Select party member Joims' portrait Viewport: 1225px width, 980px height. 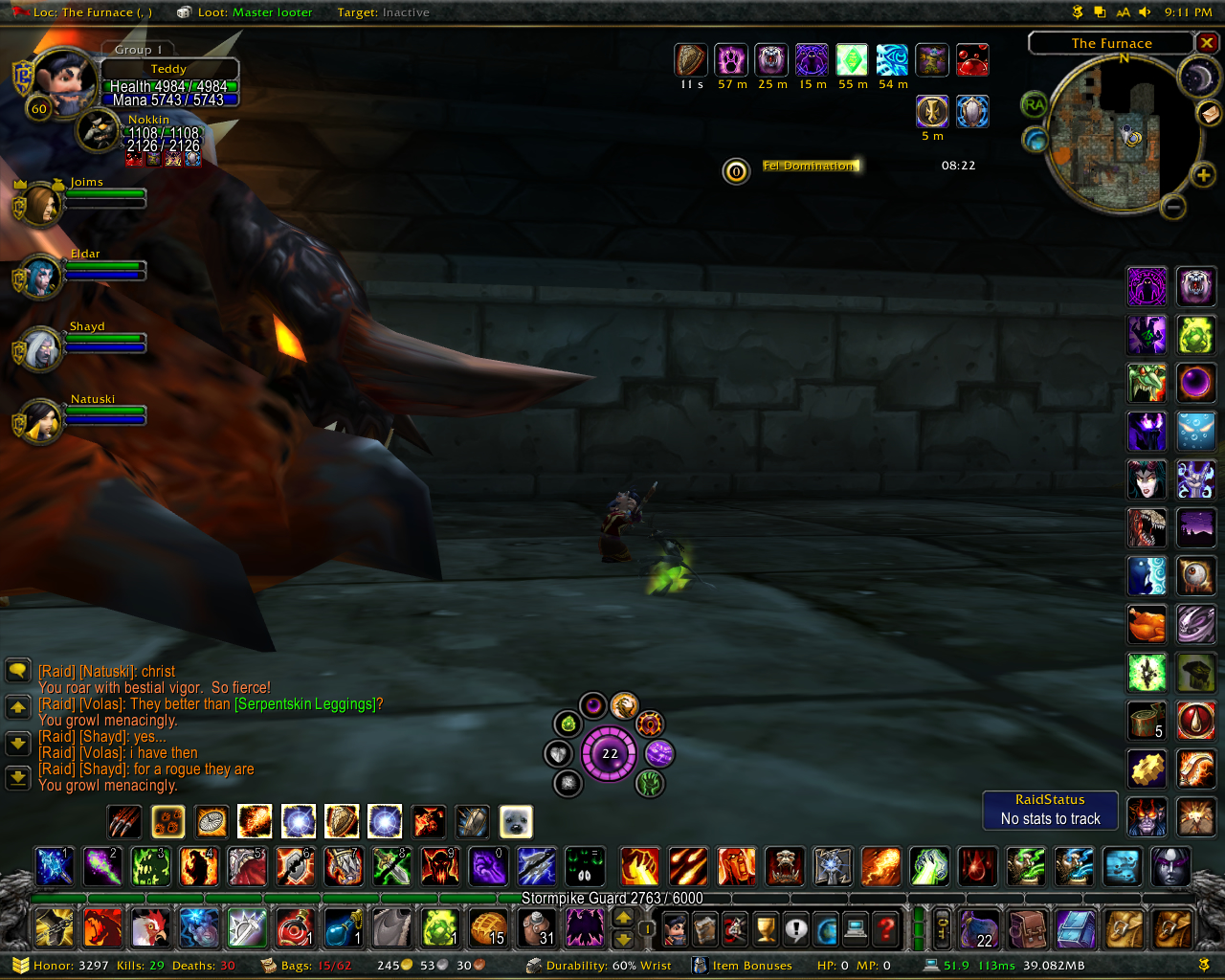point(39,204)
